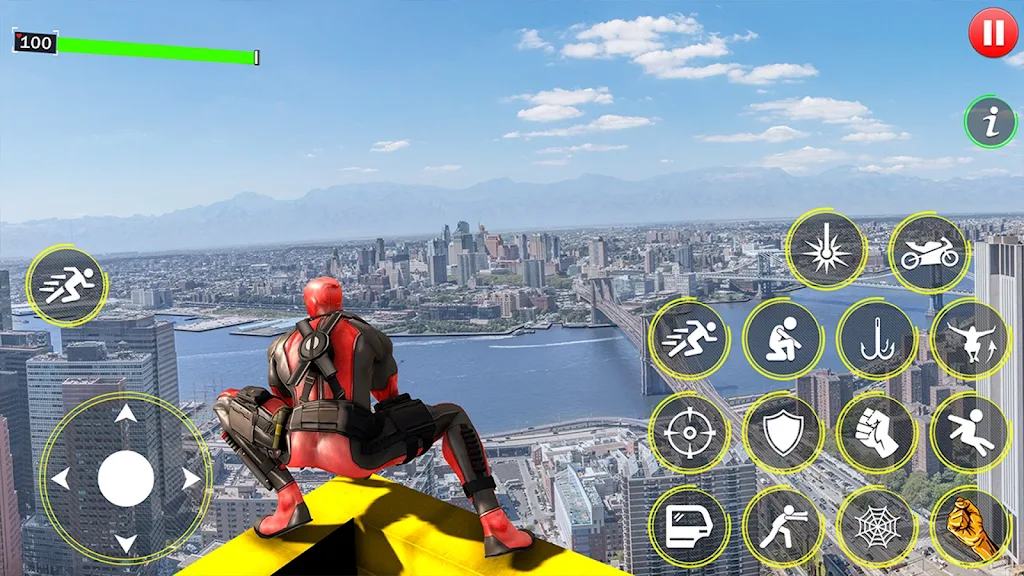Tap the joystick's right arrow

(190, 479)
